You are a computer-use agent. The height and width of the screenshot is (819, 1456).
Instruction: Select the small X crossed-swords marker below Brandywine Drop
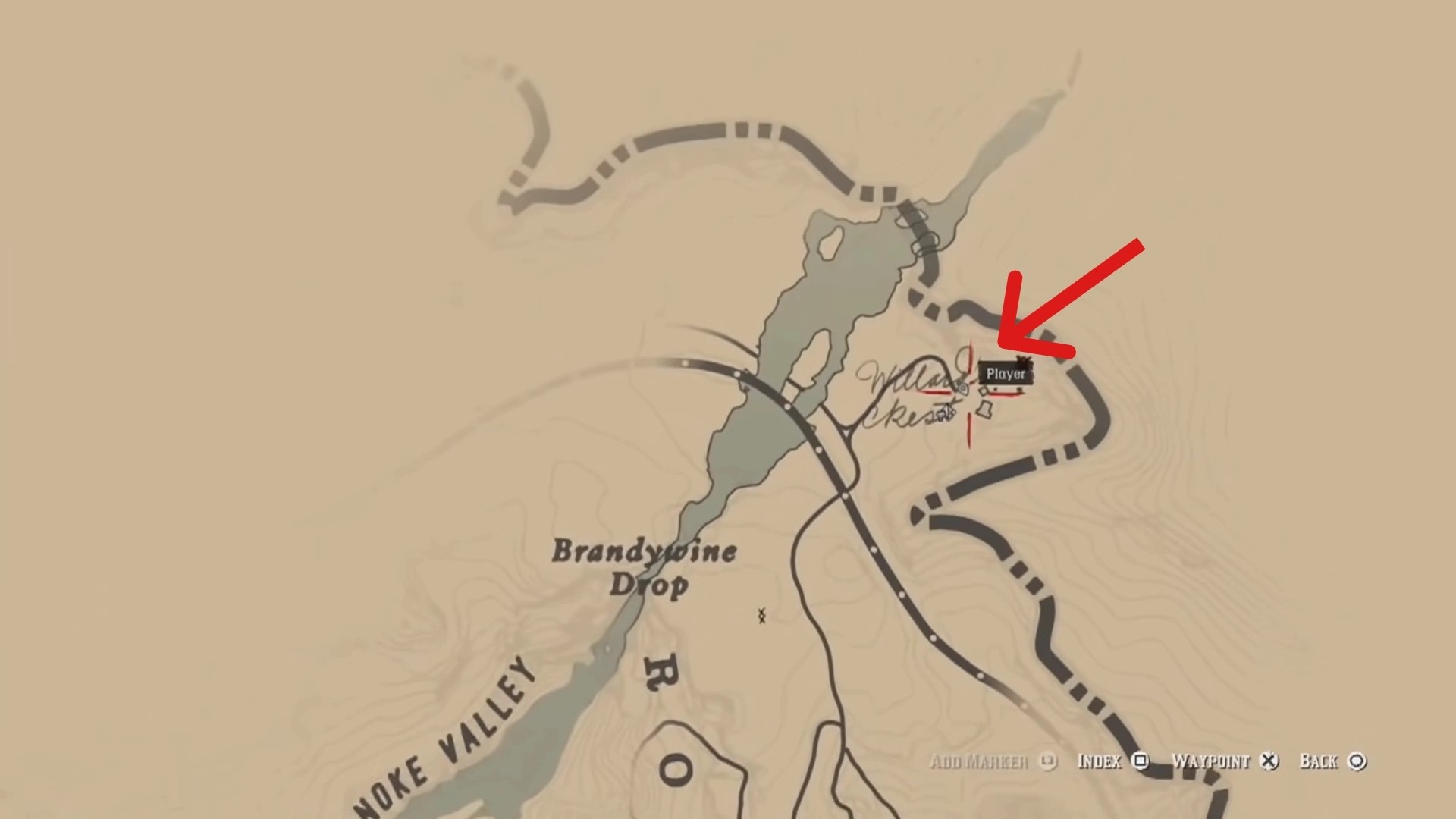pyautogui.click(x=761, y=614)
